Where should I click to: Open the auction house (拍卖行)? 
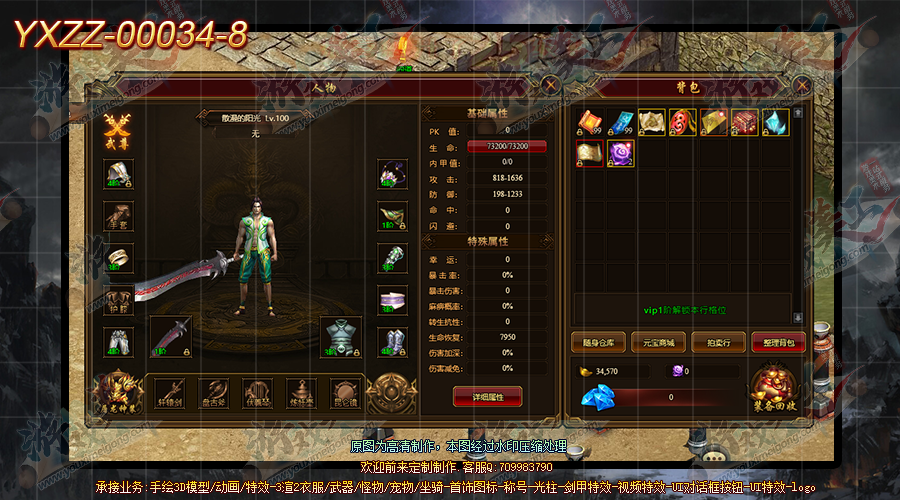pos(718,342)
